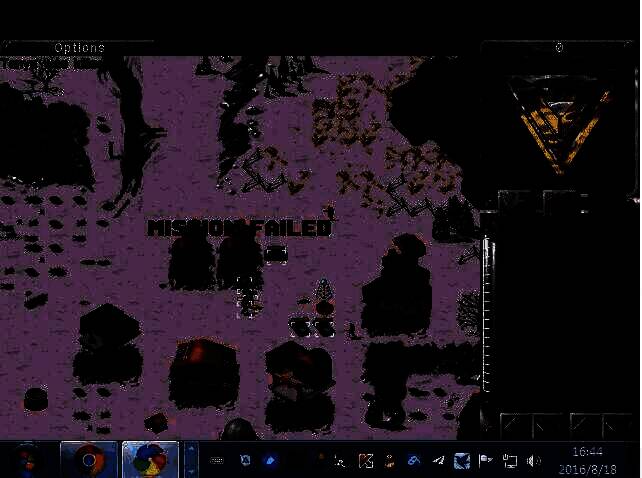Open the taskbar volume speaker icon
Screen dimensions: 642x478
(x=533, y=461)
